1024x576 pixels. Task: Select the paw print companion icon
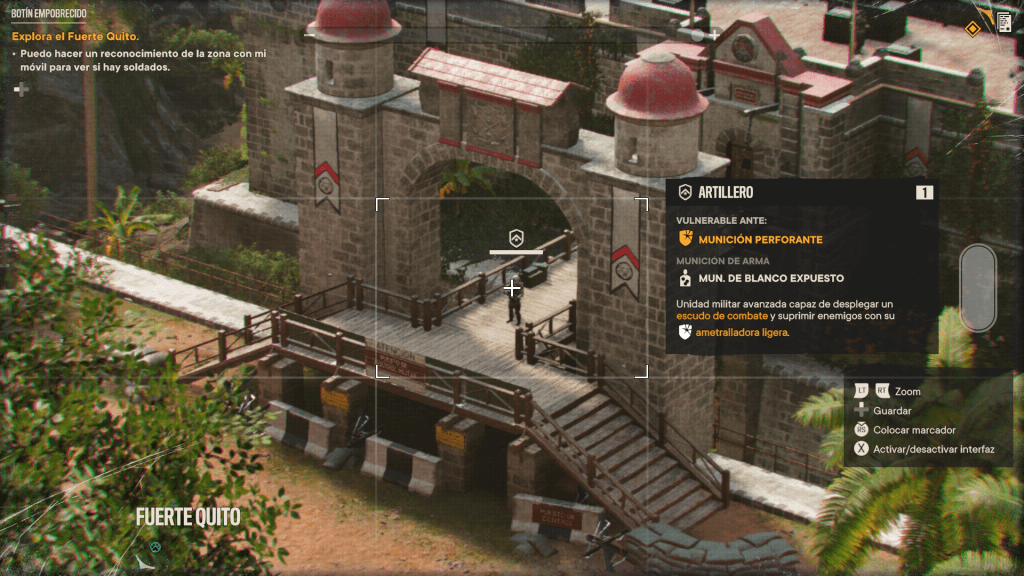tap(156, 548)
